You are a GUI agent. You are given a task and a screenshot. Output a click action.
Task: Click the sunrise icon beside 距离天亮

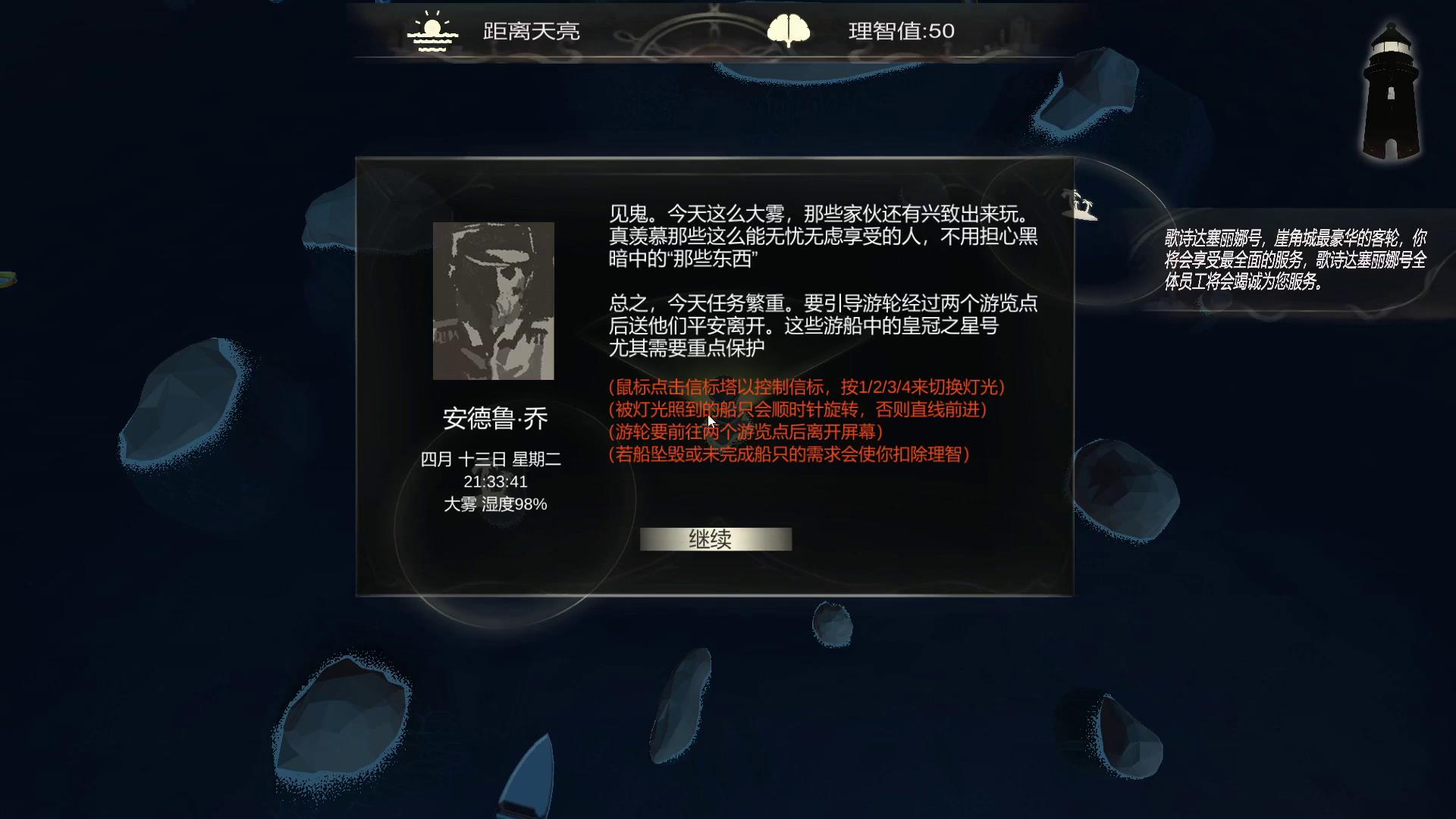[x=431, y=30]
